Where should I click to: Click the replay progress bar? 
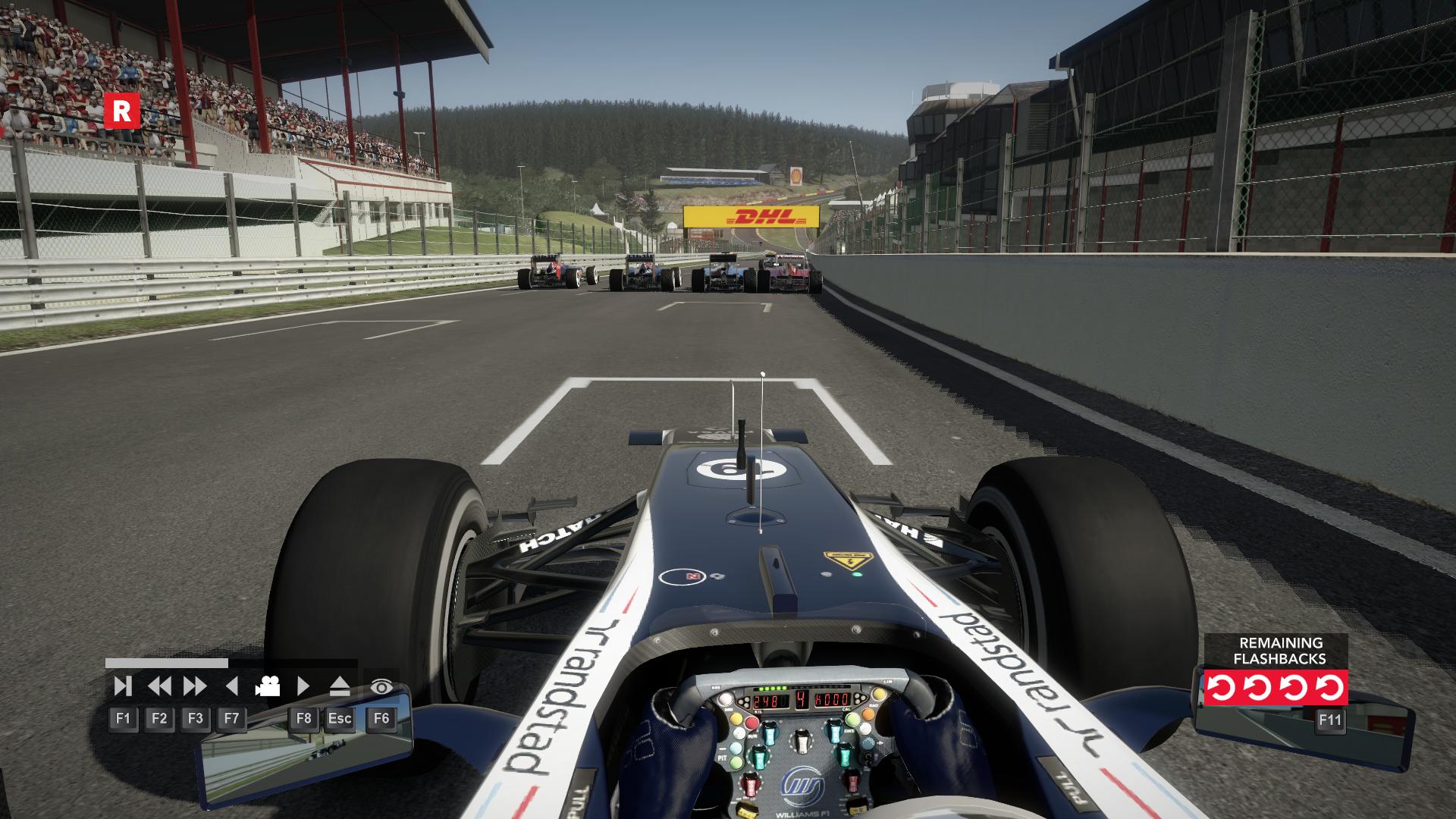tap(231, 663)
